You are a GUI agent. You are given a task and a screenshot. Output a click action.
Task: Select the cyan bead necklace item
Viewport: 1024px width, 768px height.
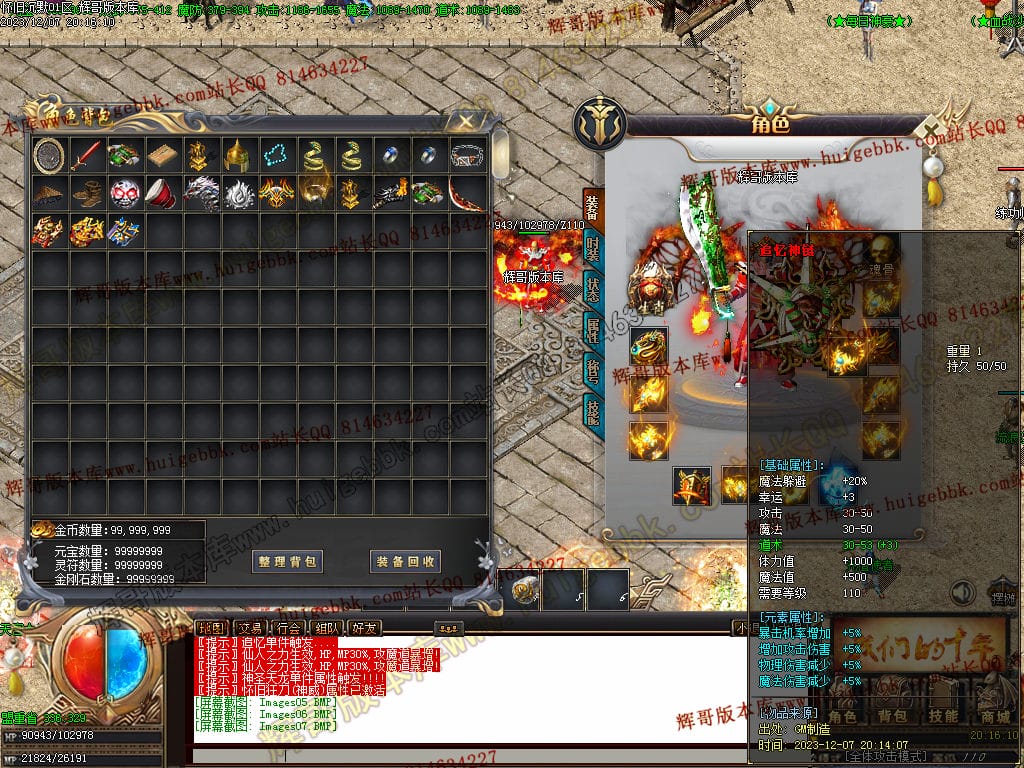click(274, 155)
